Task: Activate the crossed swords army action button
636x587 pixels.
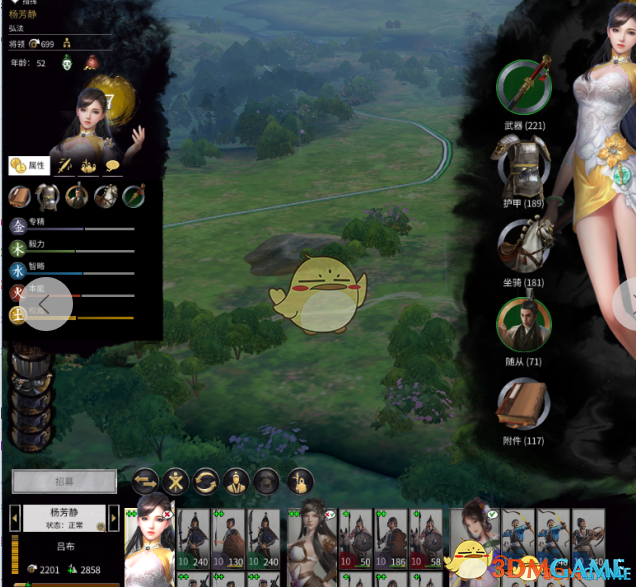Action: pyautogui.click(x=177, y=482)
